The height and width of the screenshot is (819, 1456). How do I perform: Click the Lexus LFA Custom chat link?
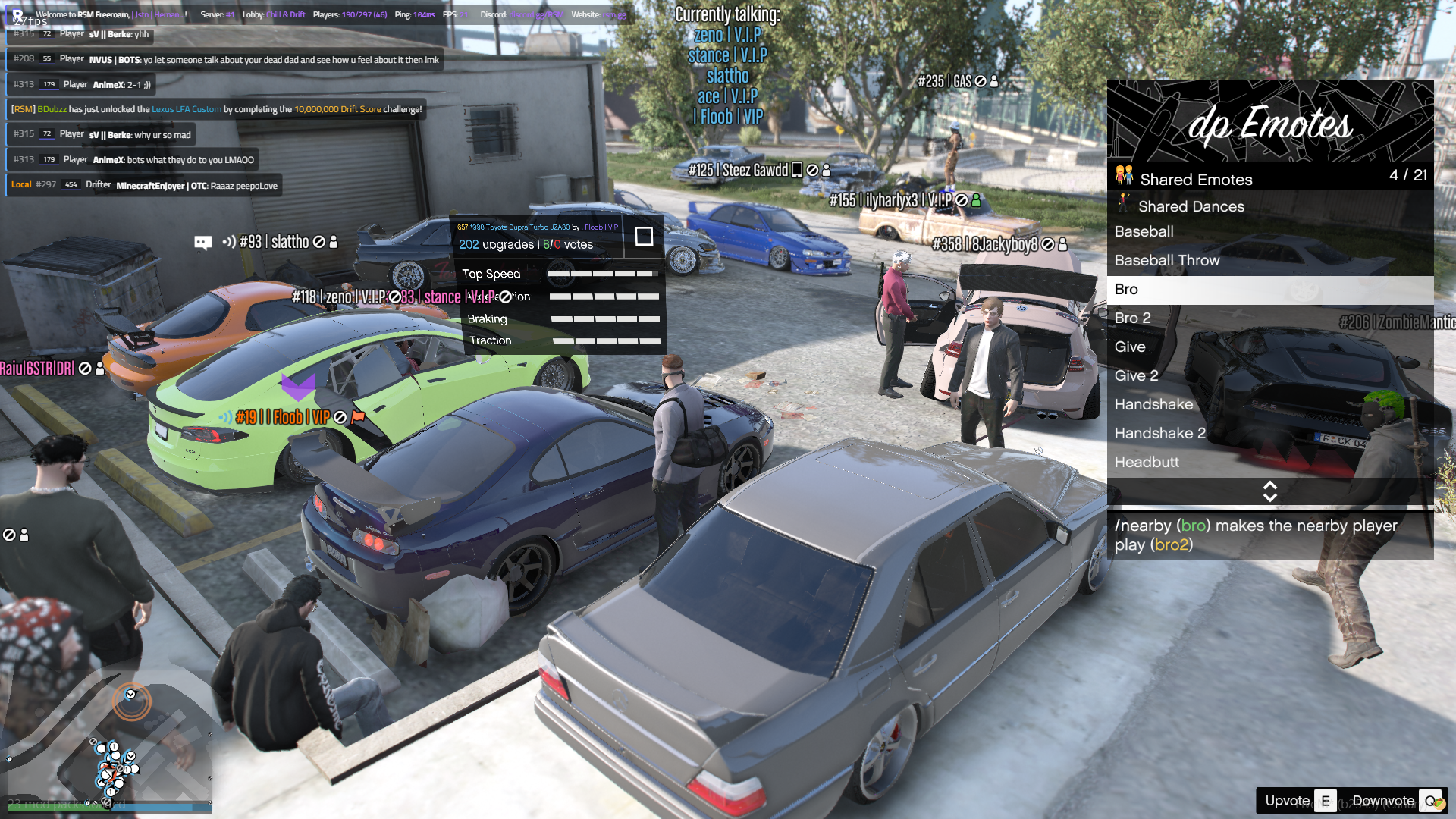(187, 109)
